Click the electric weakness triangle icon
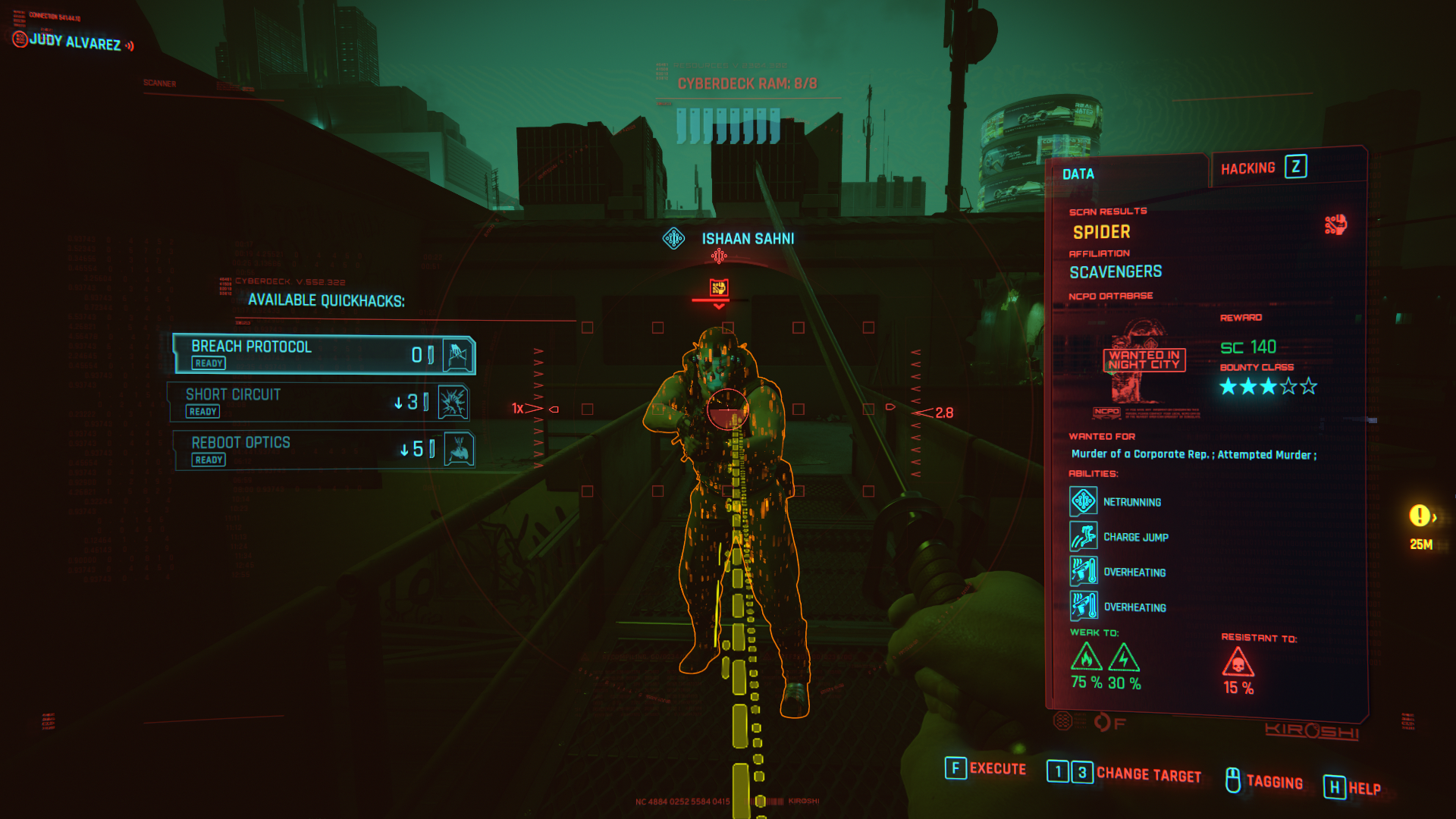 (1123, 657)
